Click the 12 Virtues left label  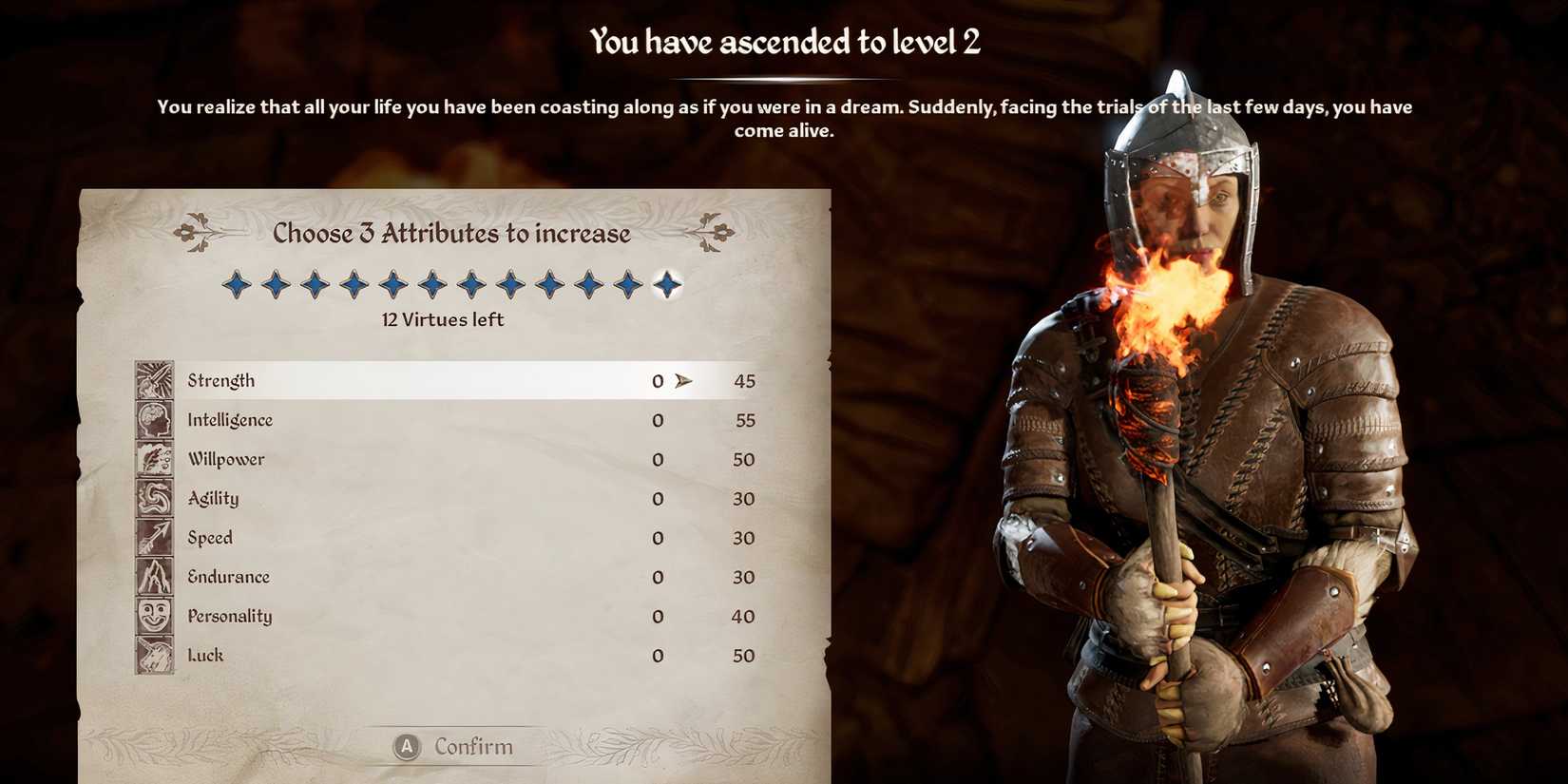pos(443,320)
